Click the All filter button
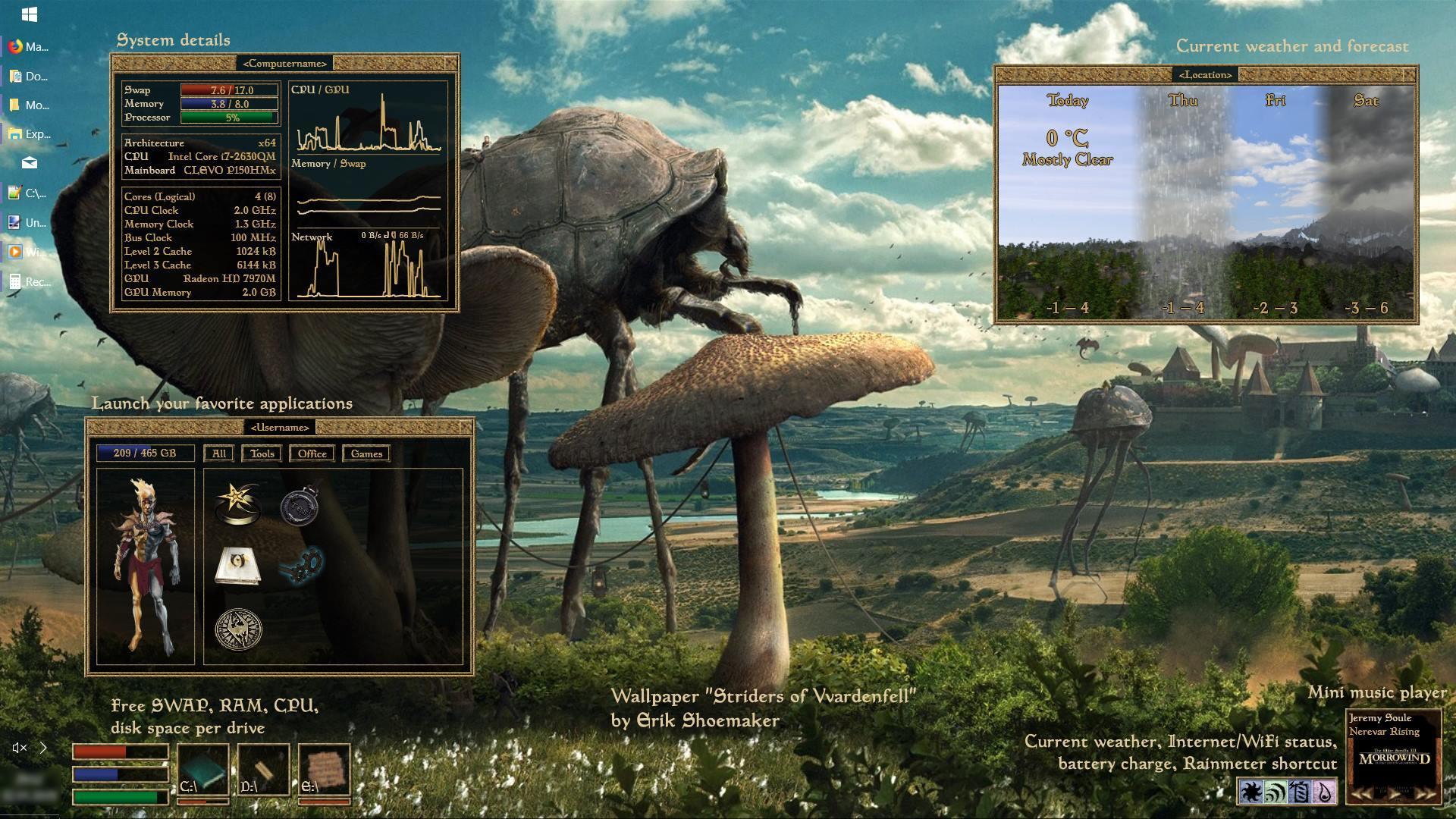The width and height of the screenshot is (1456, 819). pos(218,453)
